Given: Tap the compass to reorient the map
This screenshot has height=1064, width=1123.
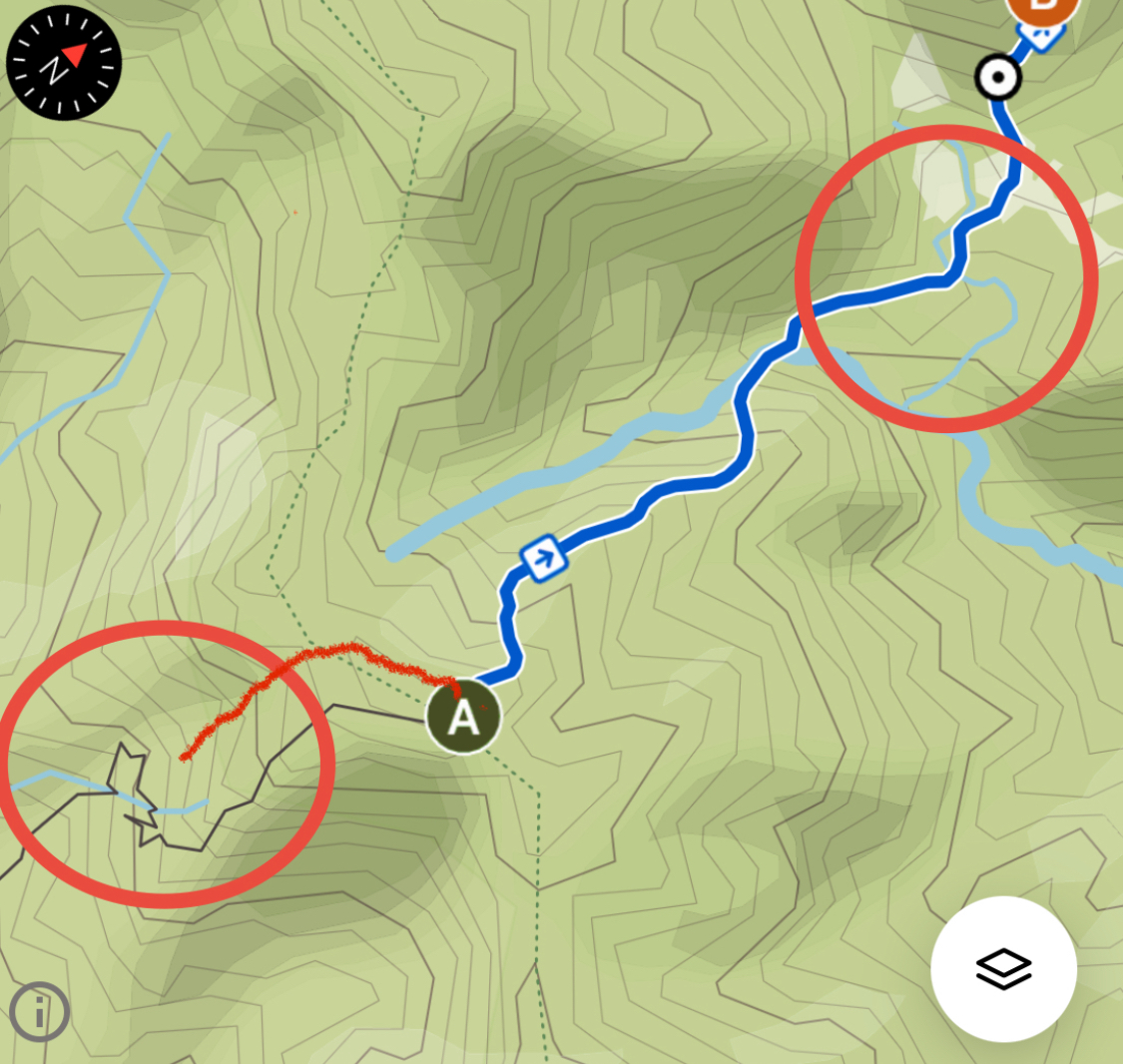Looking at the screenshot, I should 64,63.
